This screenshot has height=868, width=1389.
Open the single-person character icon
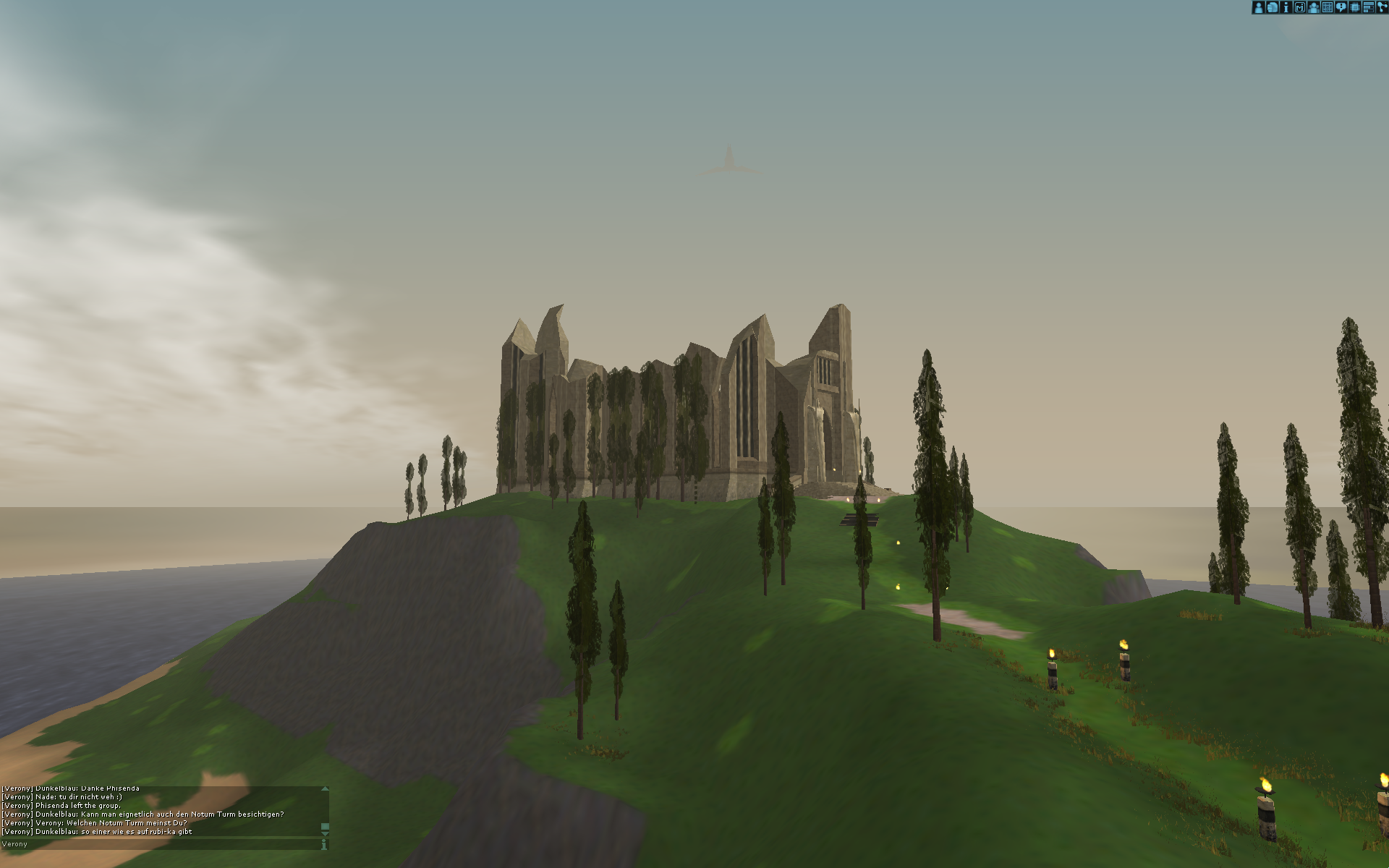(x=1258, y=7)
